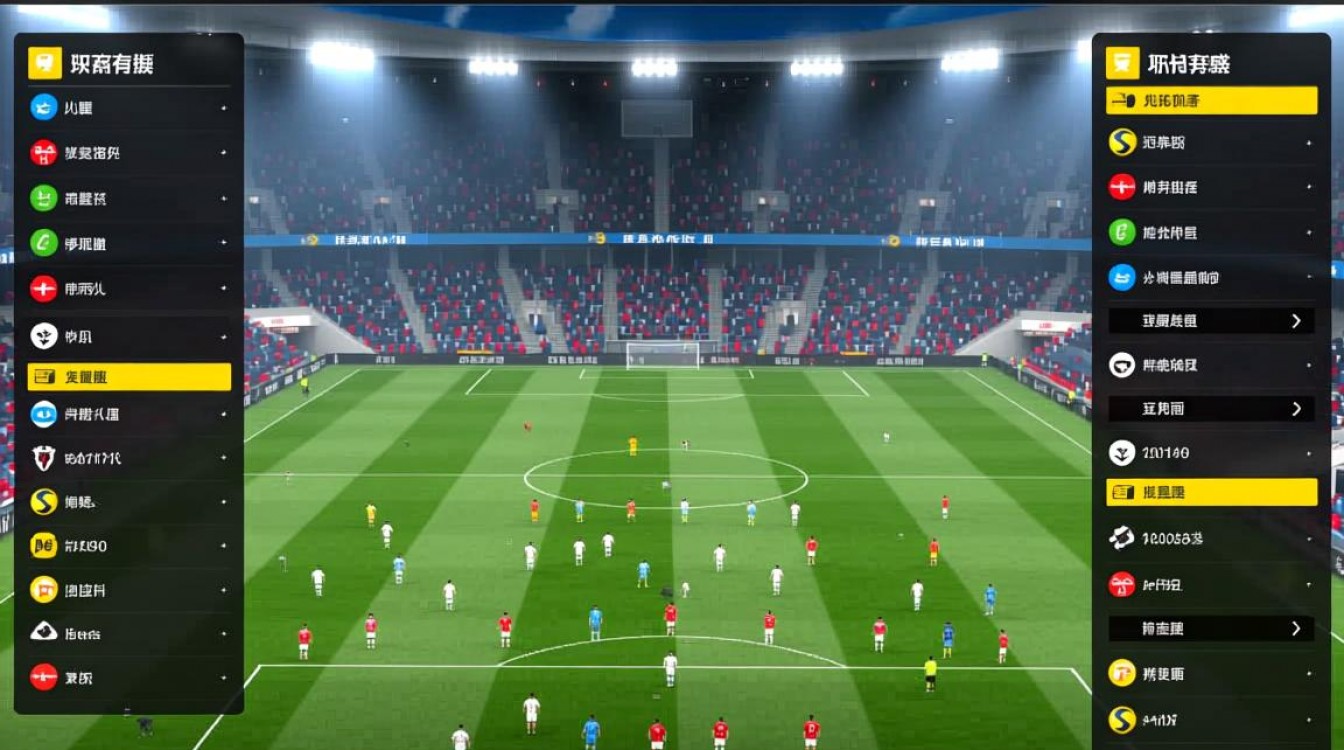Expand the first white chevron row in right panel
Screen dimensions: 1344x750
point(1210,321)
